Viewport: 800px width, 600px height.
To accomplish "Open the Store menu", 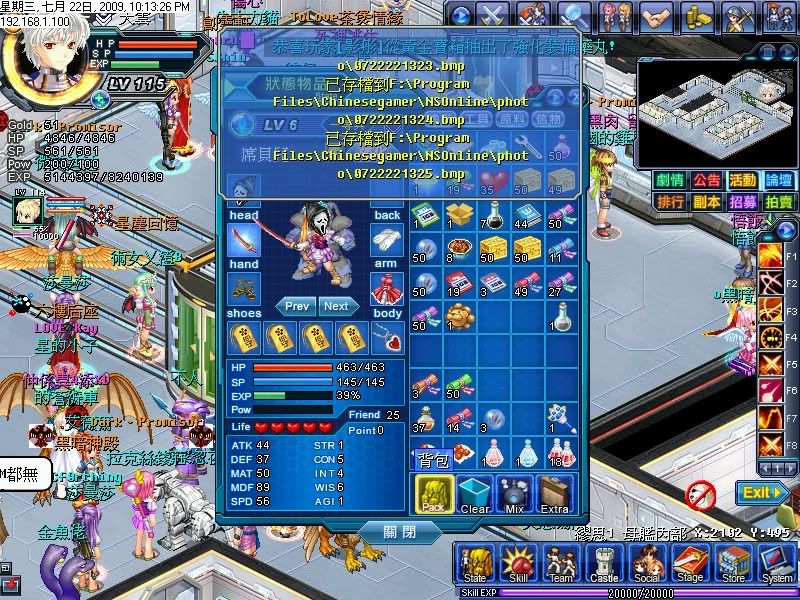I will [x=733, y=565].
